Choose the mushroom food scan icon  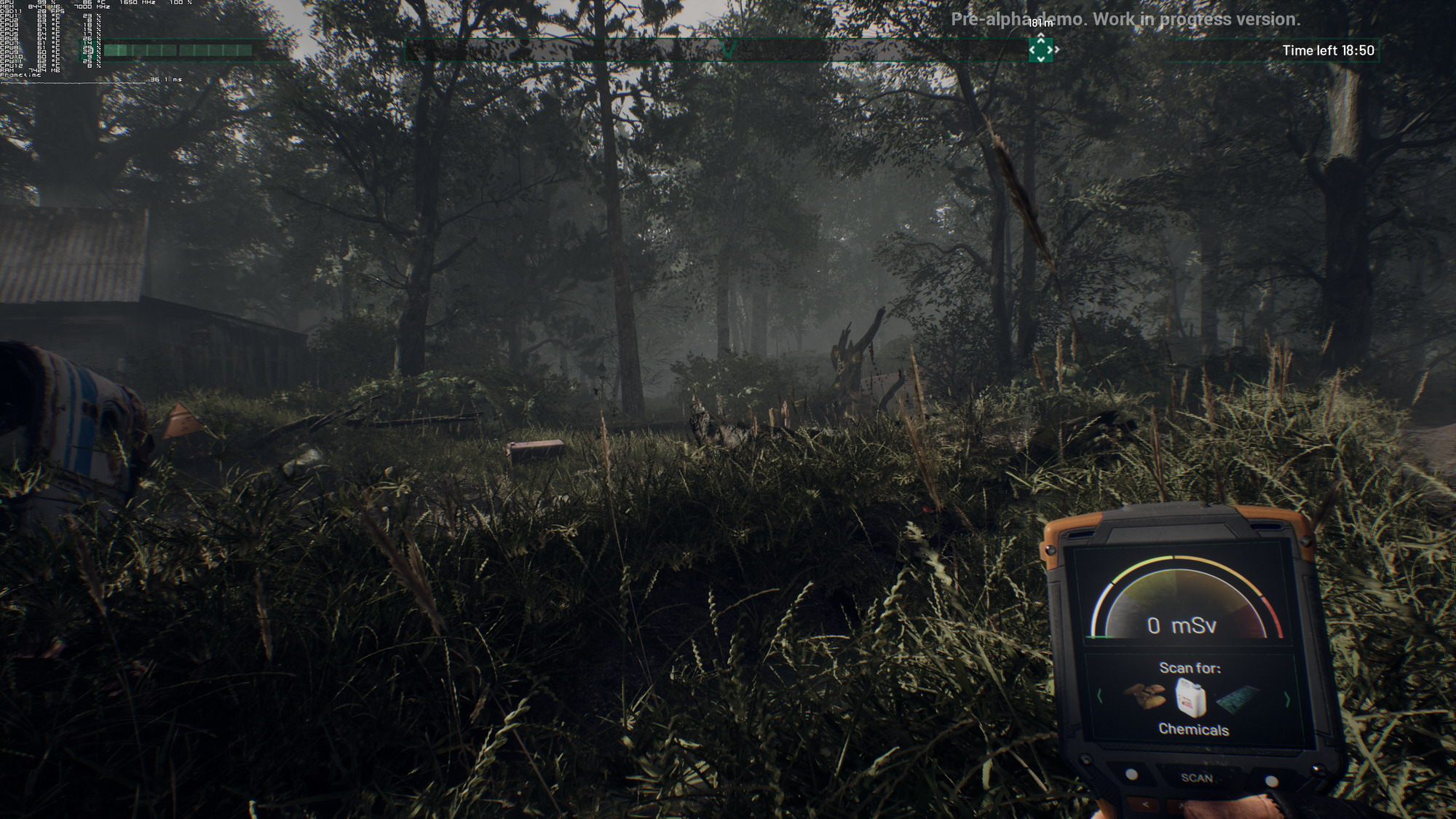click(1144, 696)
